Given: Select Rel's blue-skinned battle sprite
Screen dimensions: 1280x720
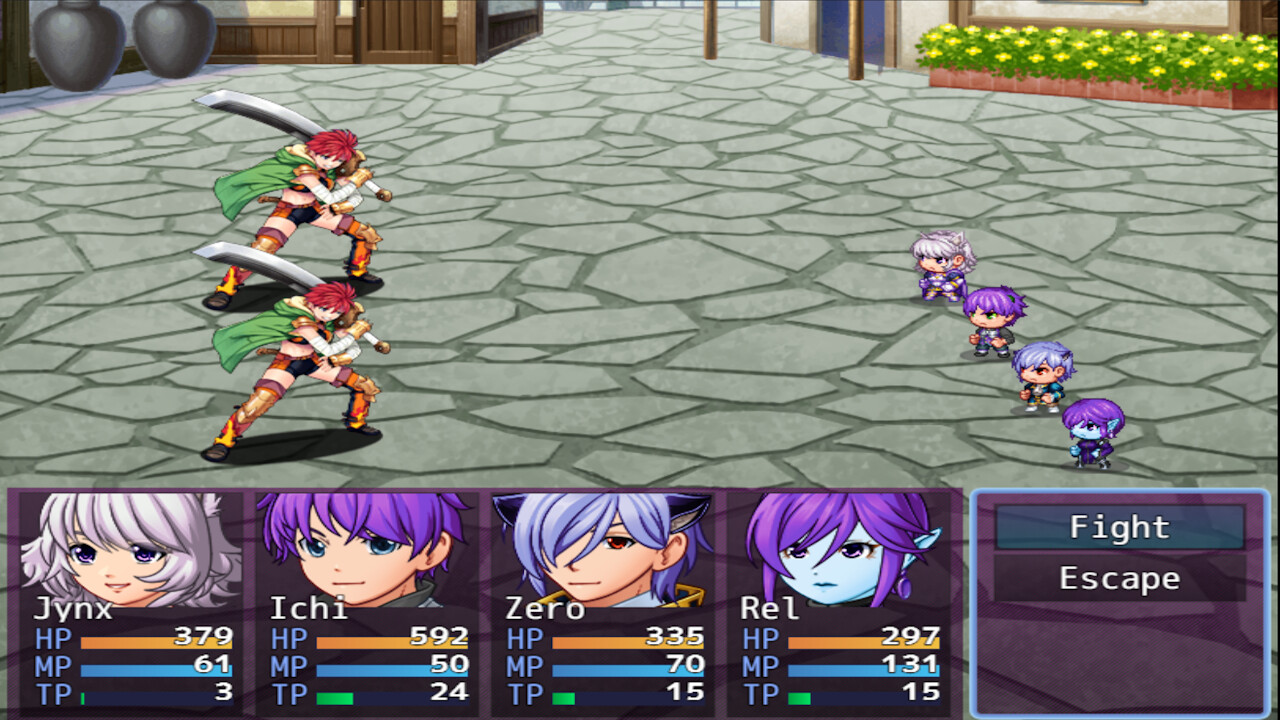Looking at the screenshot, I should [x=1090, y=435].
